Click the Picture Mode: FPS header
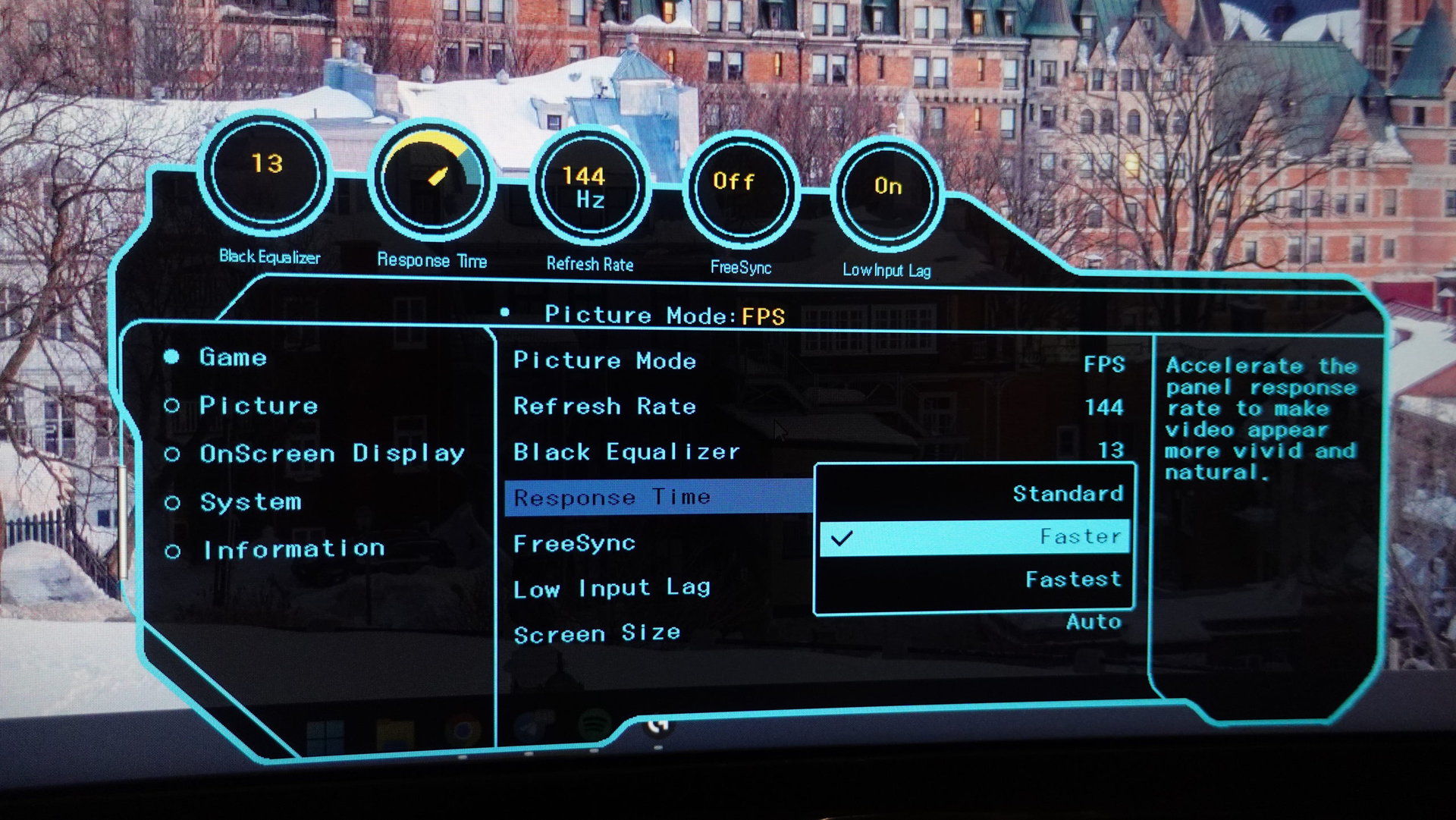The image size is (1456, 820). pyautogui.click(x=664, y=315)
